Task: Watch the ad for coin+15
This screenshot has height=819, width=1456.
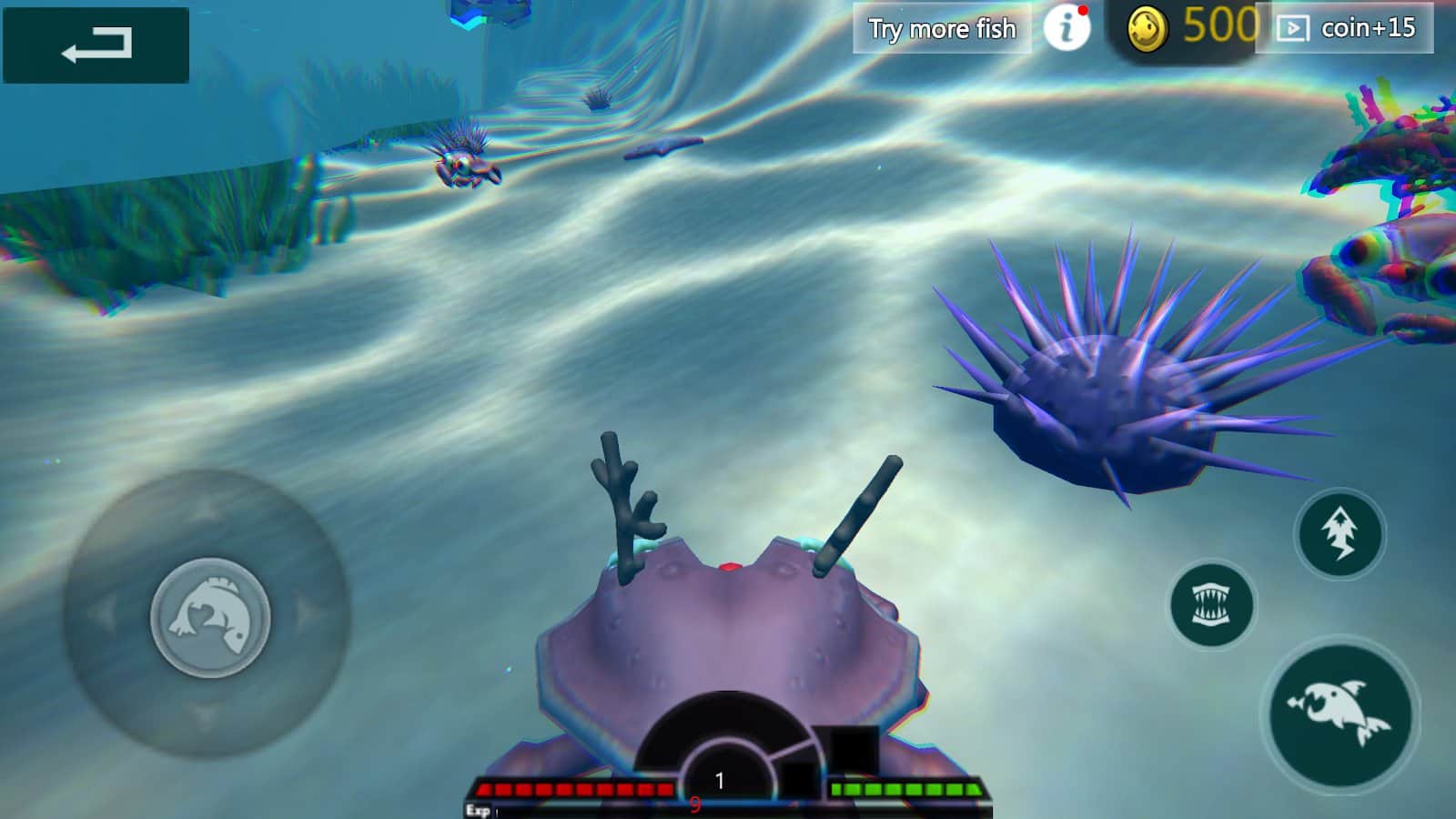Action: point(1344,28)
